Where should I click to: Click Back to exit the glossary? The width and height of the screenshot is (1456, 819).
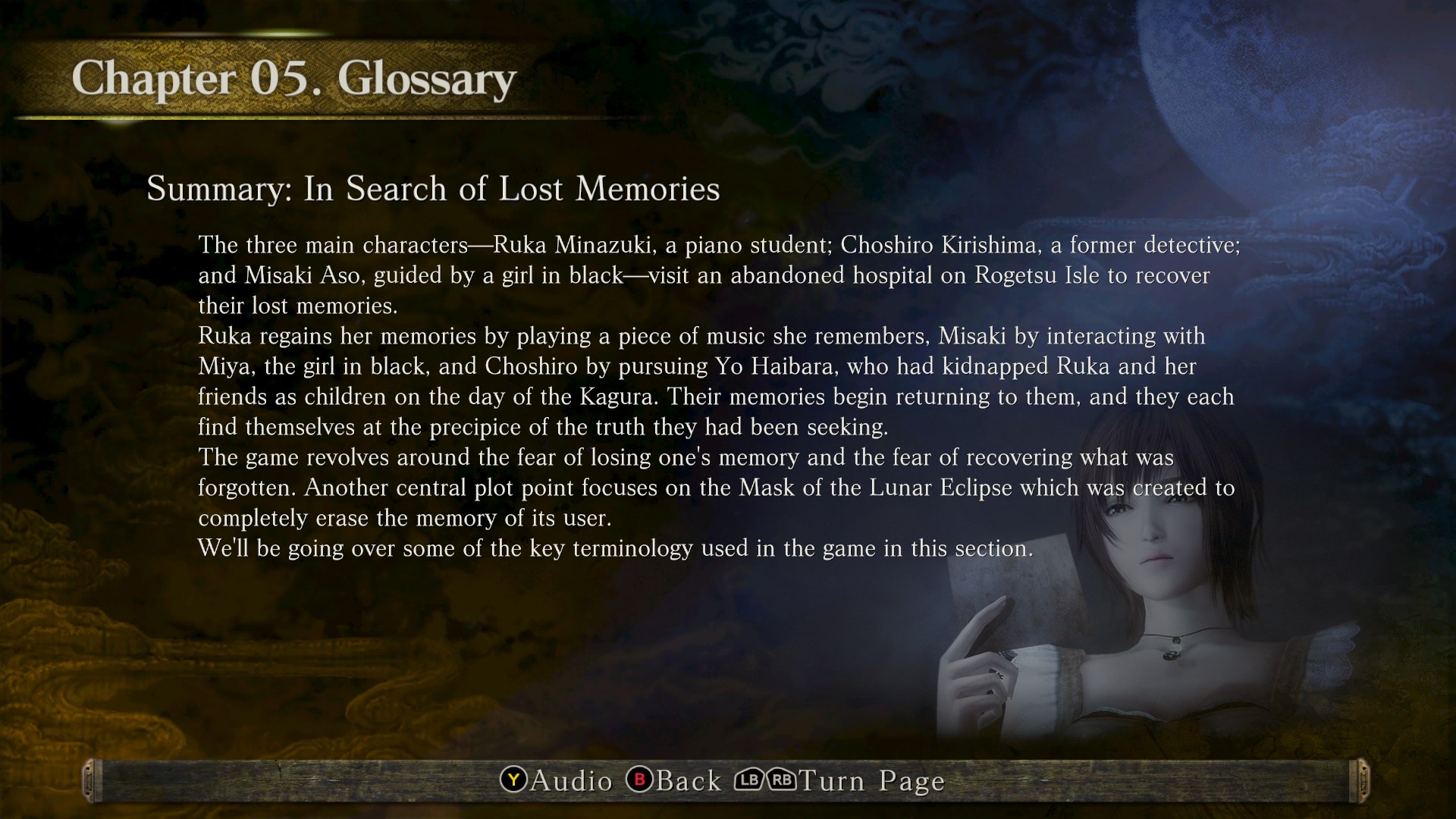(689, 780)
